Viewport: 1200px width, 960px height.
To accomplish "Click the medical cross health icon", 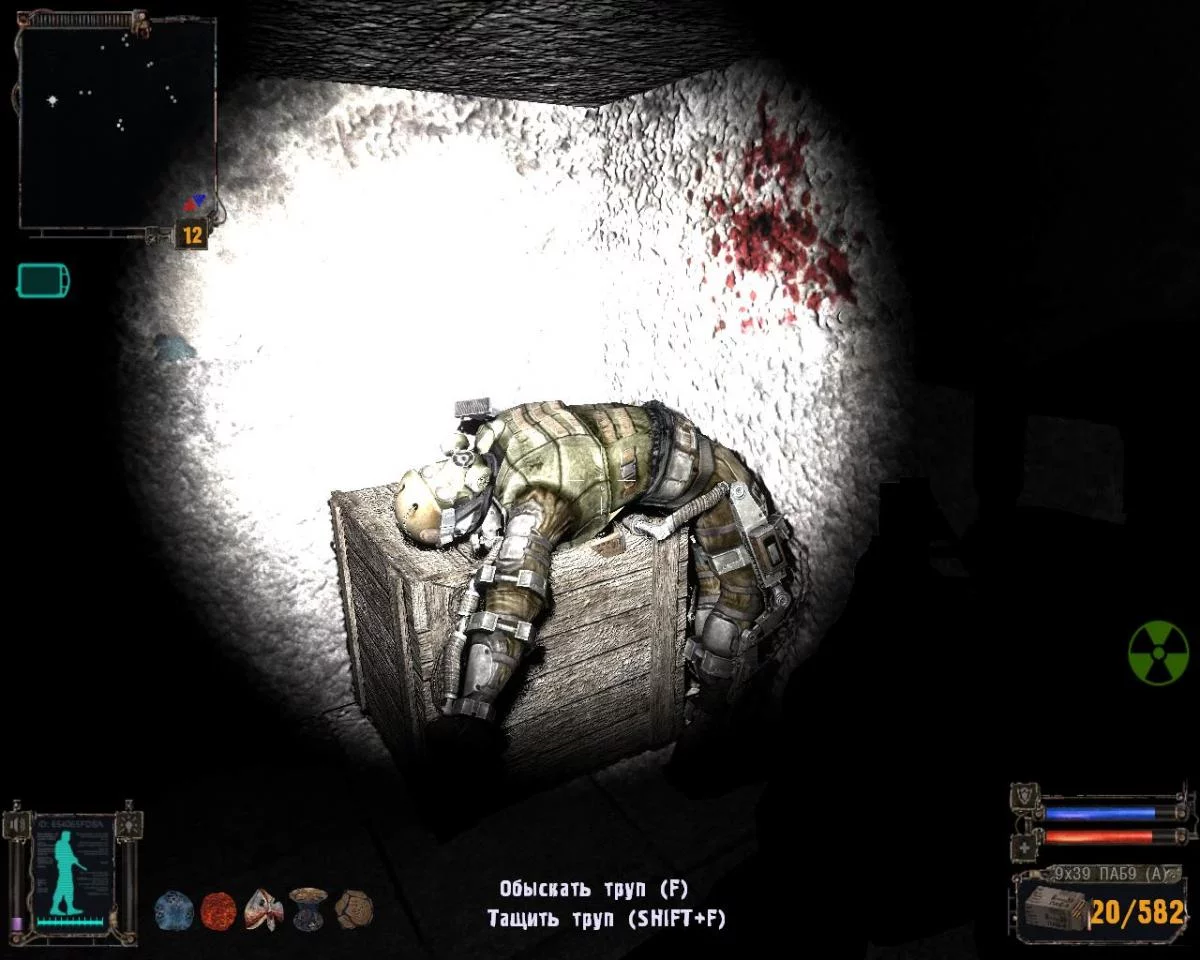I will [x=1023, y=846].
